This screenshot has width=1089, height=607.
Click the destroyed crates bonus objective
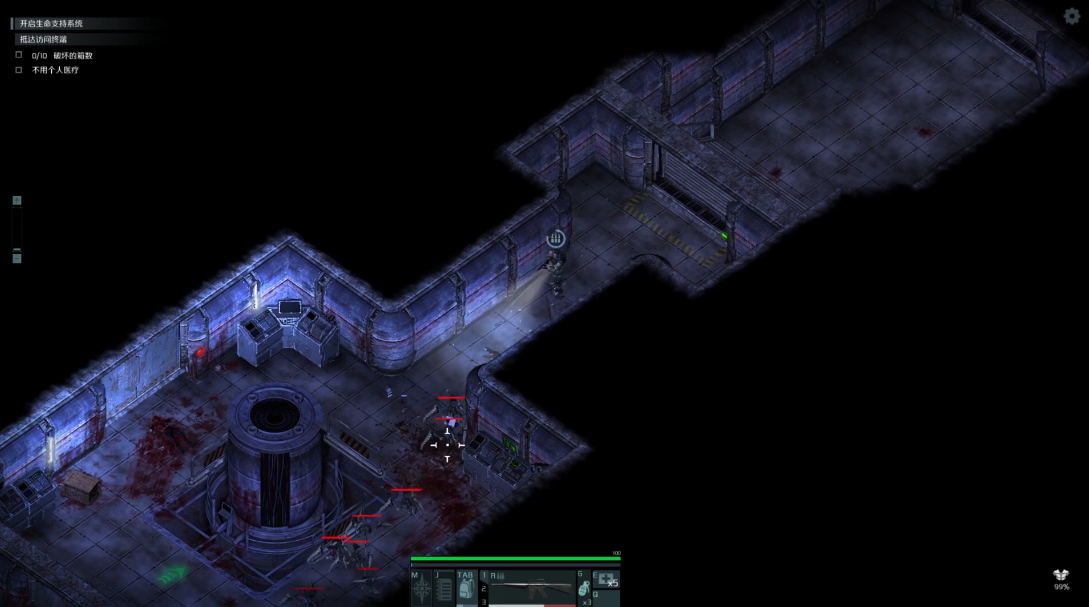62,55
